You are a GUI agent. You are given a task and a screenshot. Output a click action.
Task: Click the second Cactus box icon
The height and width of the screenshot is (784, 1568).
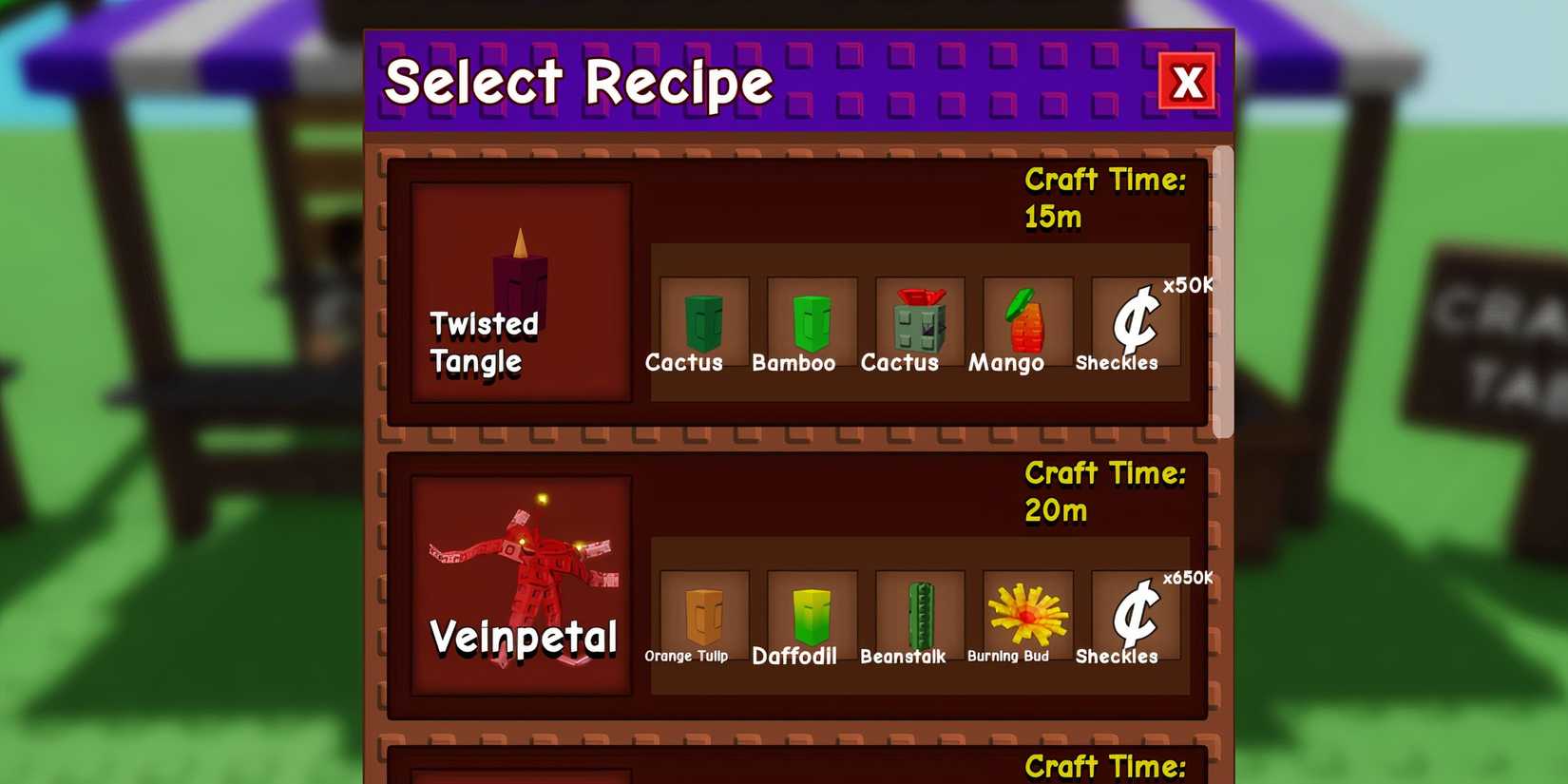click(920, 318)
